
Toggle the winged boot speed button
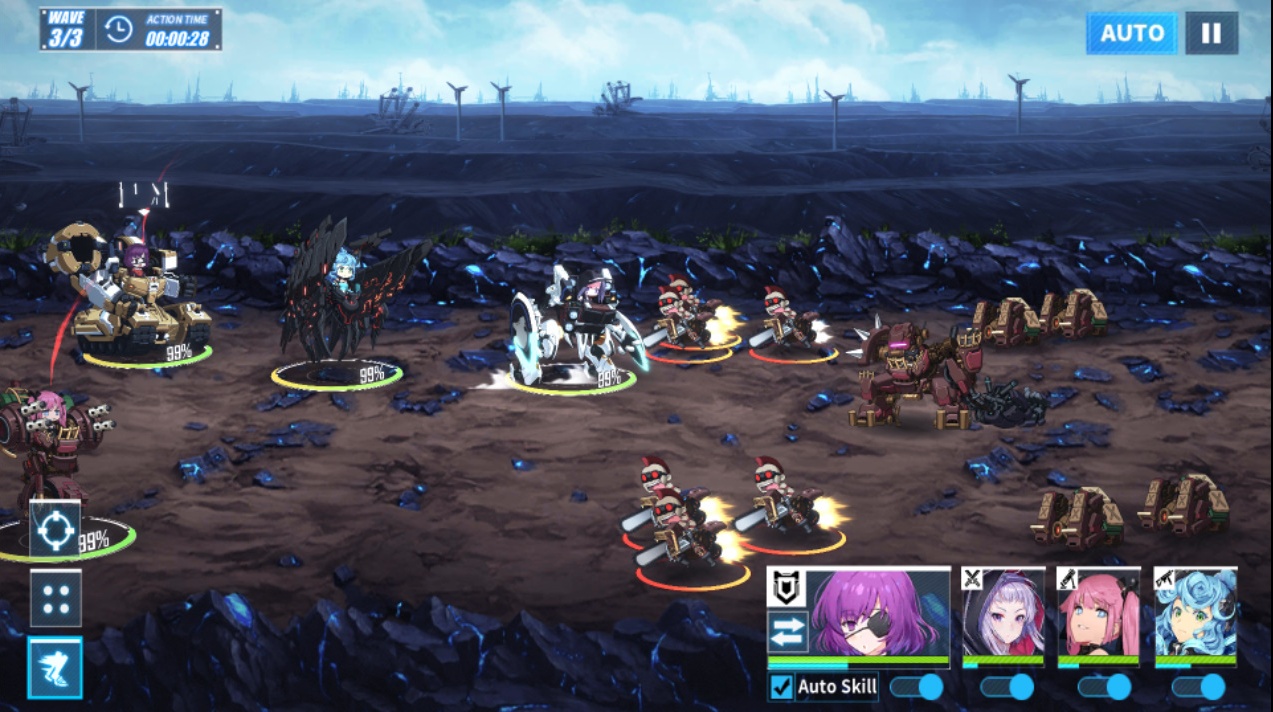[55, 667]
